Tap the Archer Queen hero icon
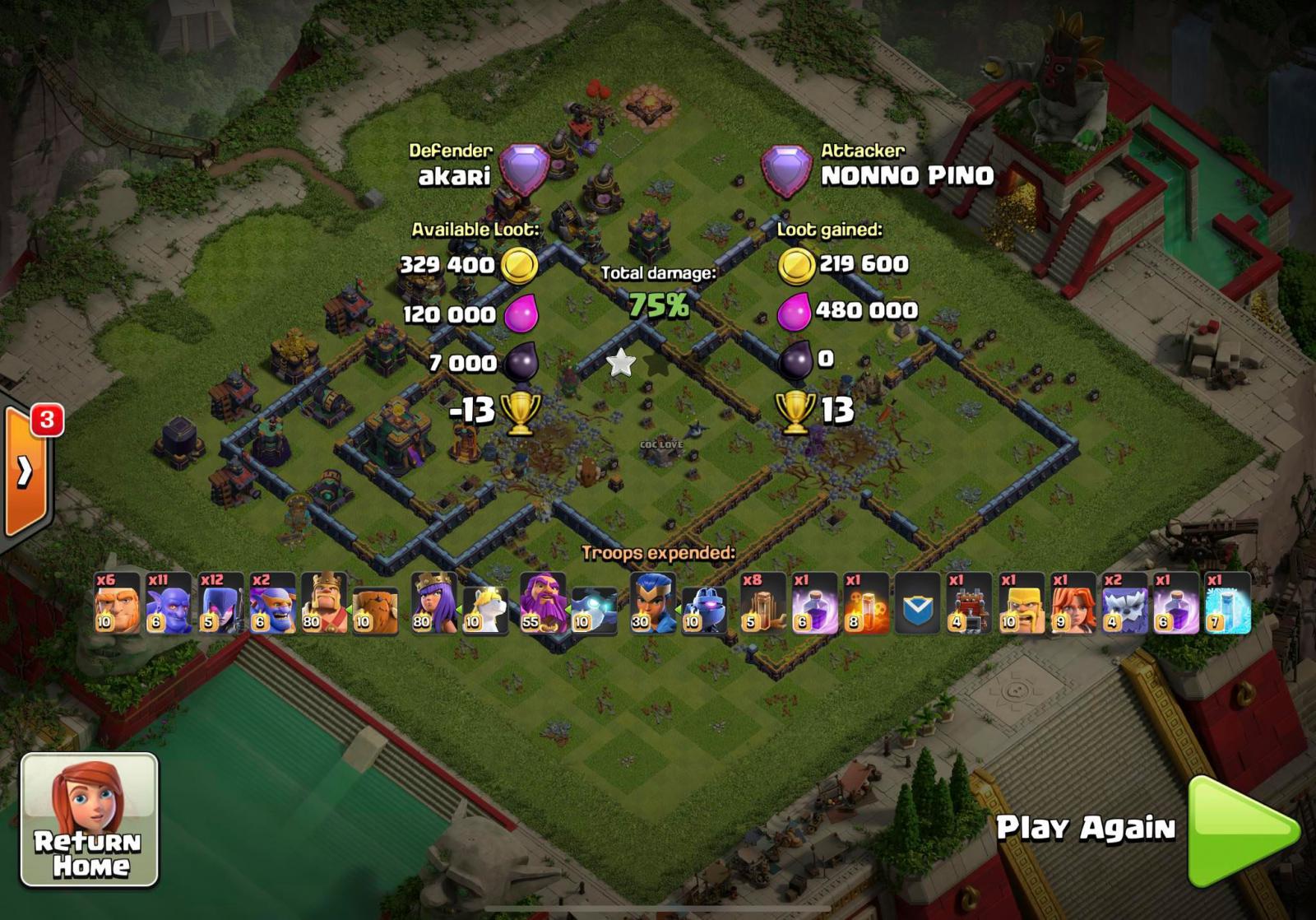The image size is (1316, 920). [x=433, y=605]
